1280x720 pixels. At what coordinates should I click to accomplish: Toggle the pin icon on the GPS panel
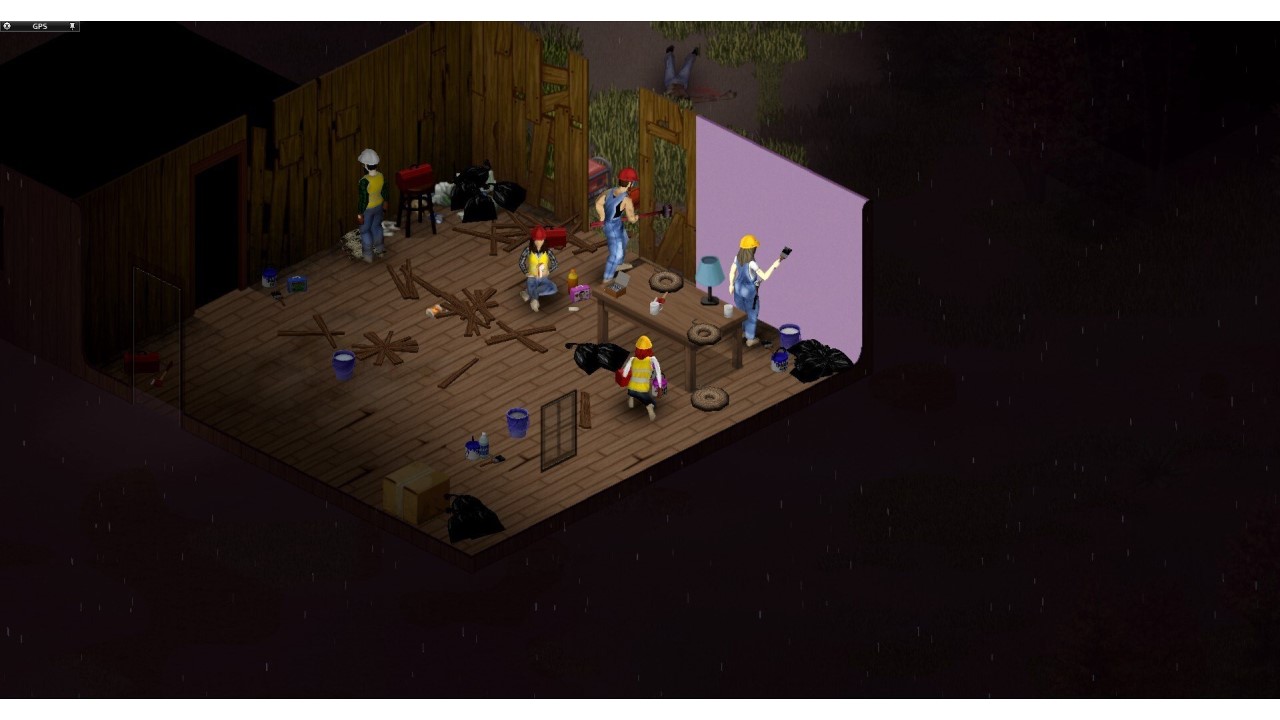pyautogui.click(x=72, y=26)
